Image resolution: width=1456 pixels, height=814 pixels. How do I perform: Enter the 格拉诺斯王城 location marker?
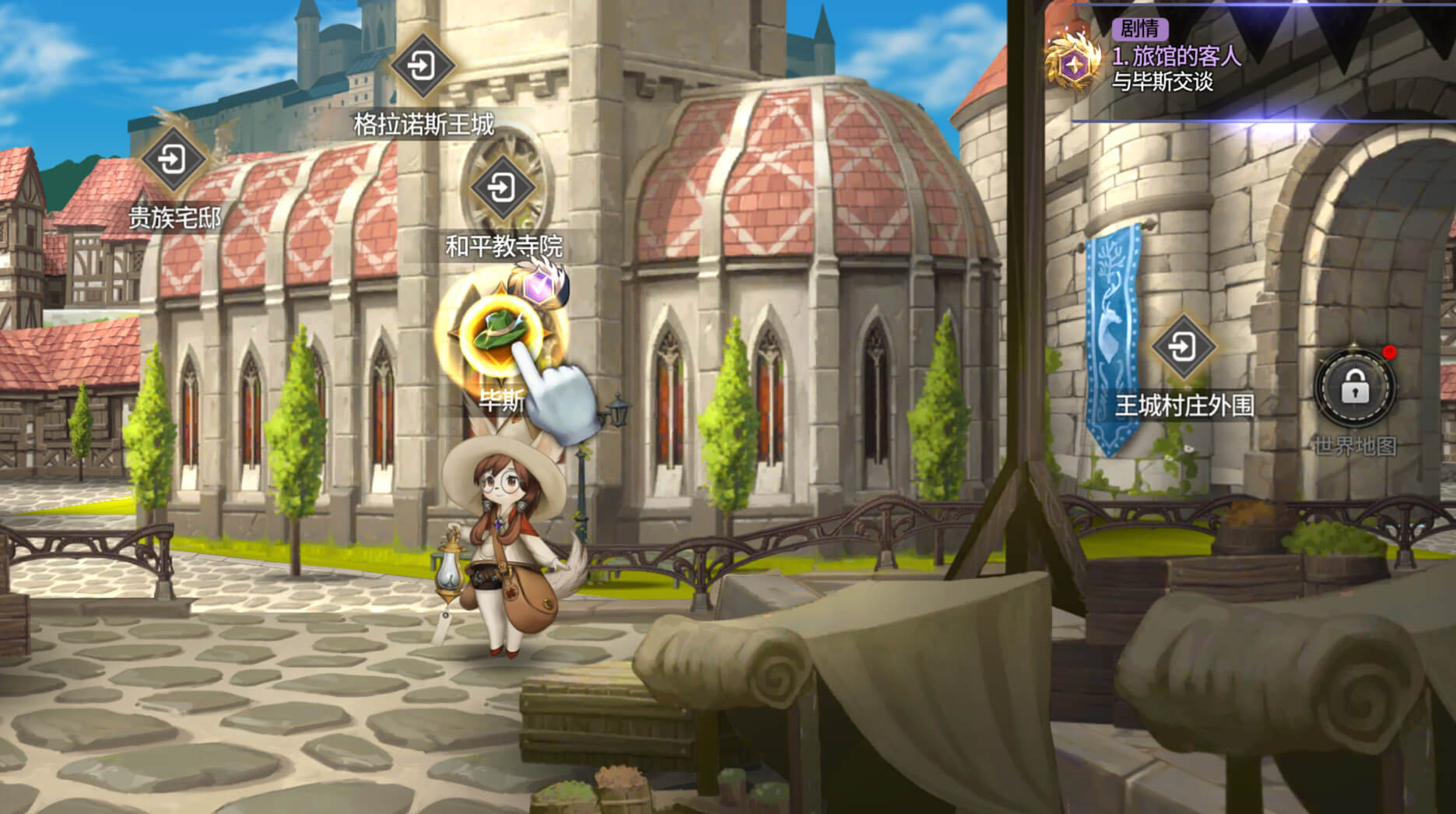pos(422,65)
